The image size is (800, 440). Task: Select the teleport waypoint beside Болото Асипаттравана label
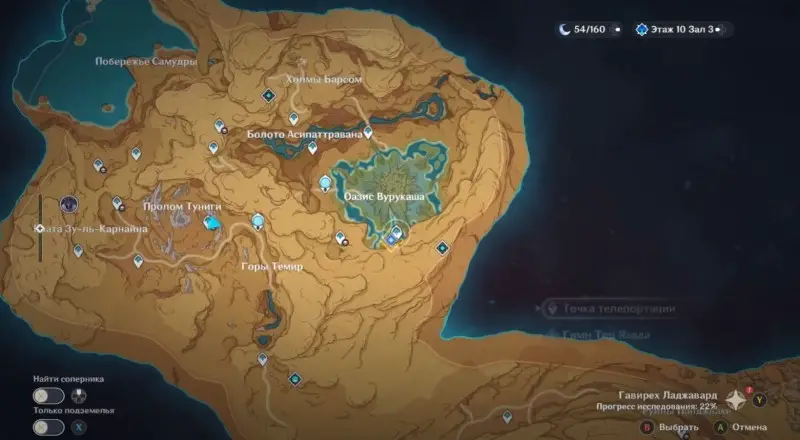(x=368, y=132)
